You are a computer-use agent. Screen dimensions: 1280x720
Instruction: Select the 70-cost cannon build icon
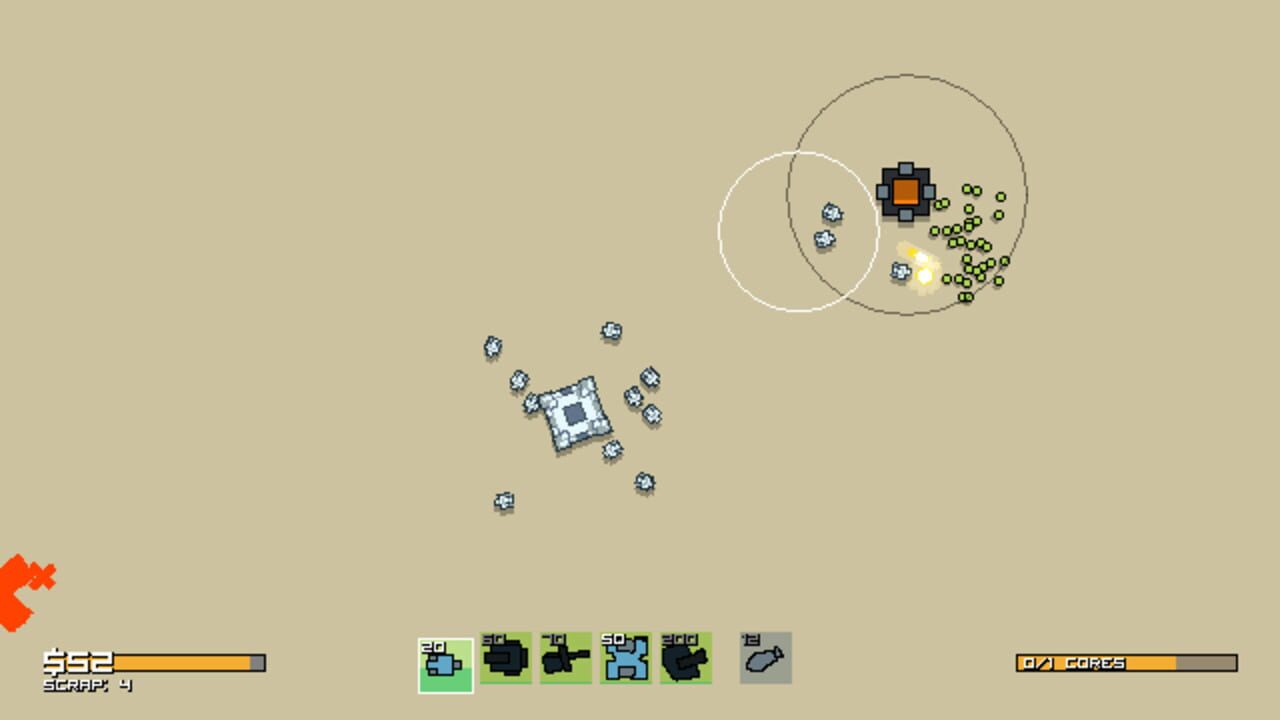click(564, 658)
